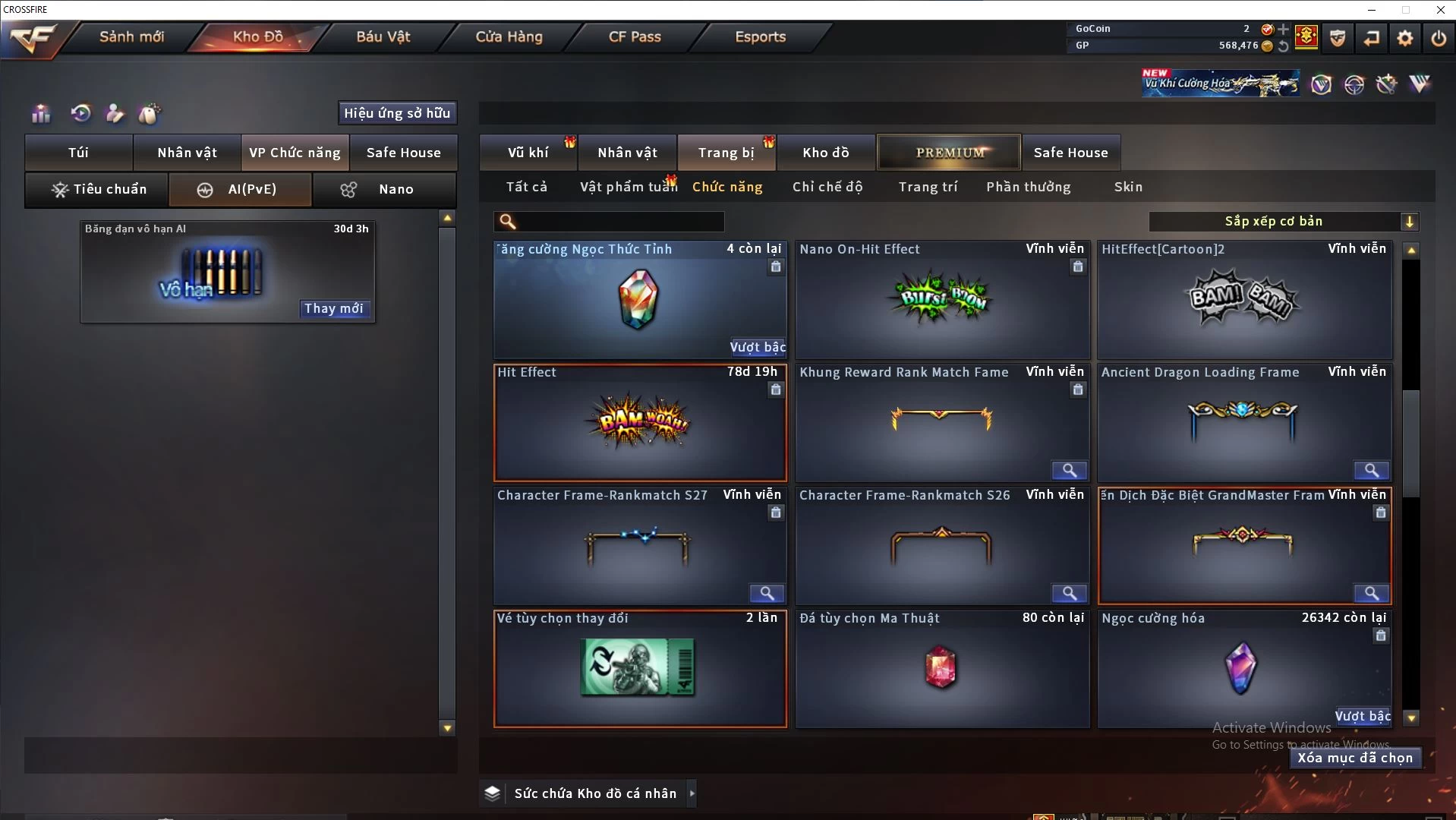The image size is (1456, 820).
Task: Open the CF Pass menu
Action: 635,36
